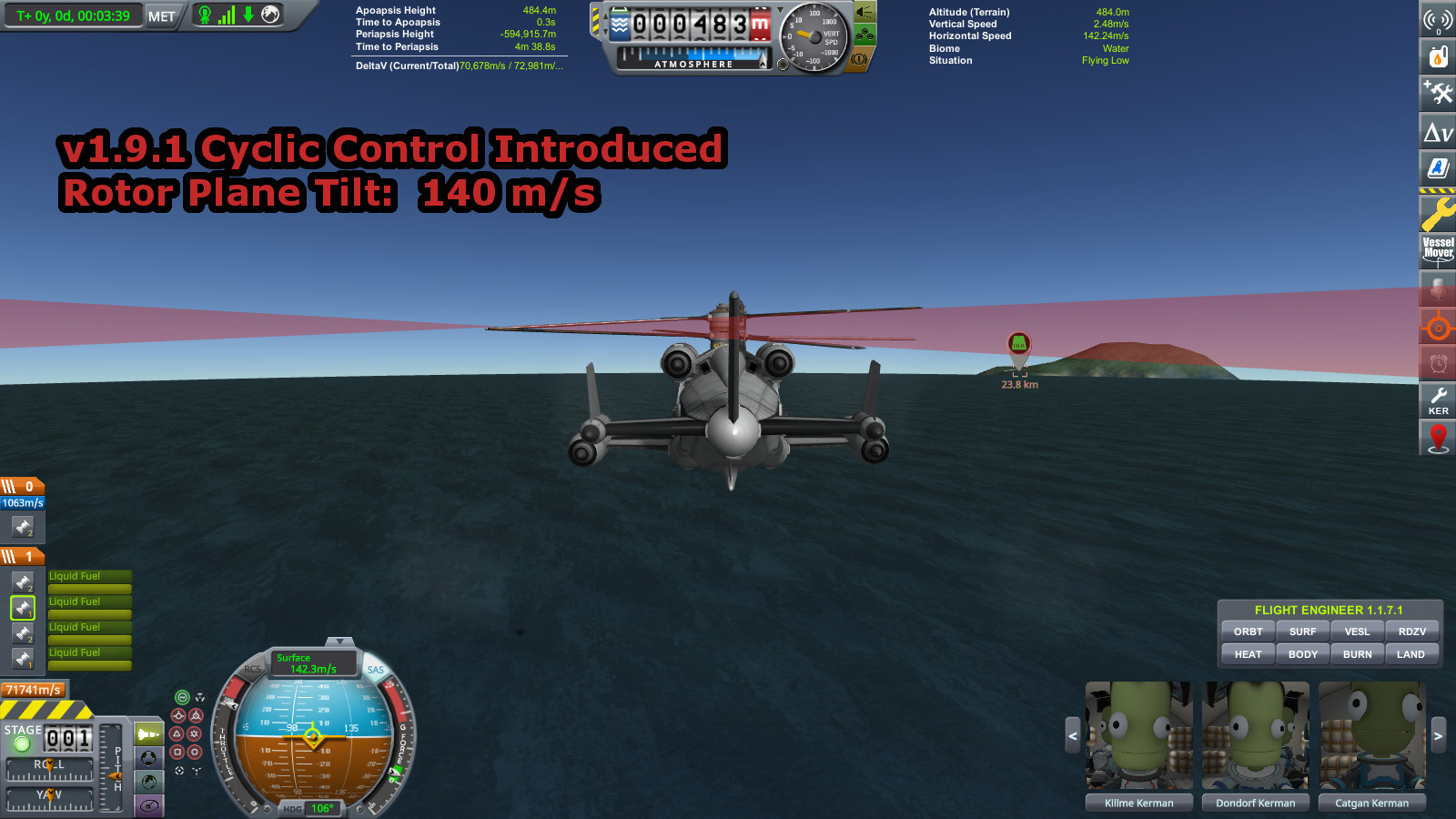Open the RDZV rendezvous readout
This screenshot has height=819, width=1456.
1411,632
